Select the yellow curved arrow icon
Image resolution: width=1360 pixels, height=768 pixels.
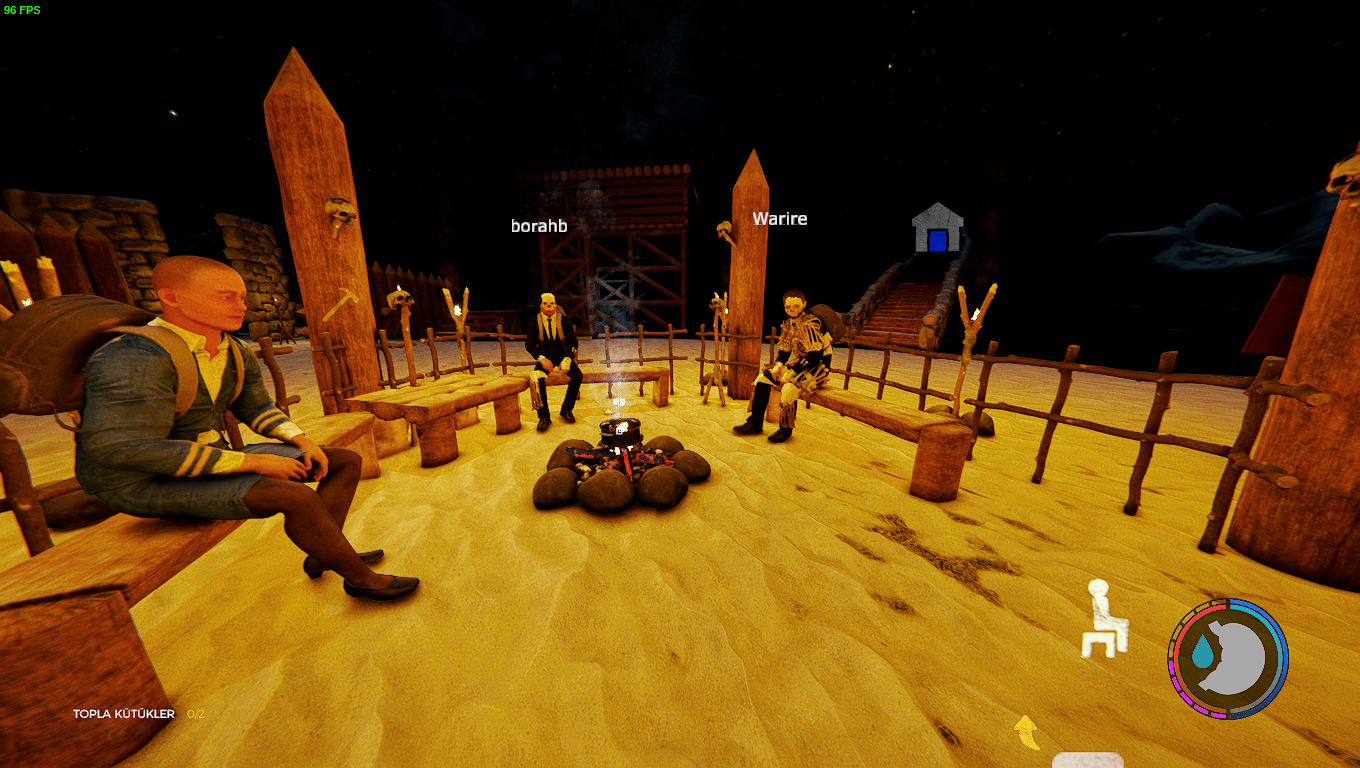pyautogui.click(x=1027, y=732)
